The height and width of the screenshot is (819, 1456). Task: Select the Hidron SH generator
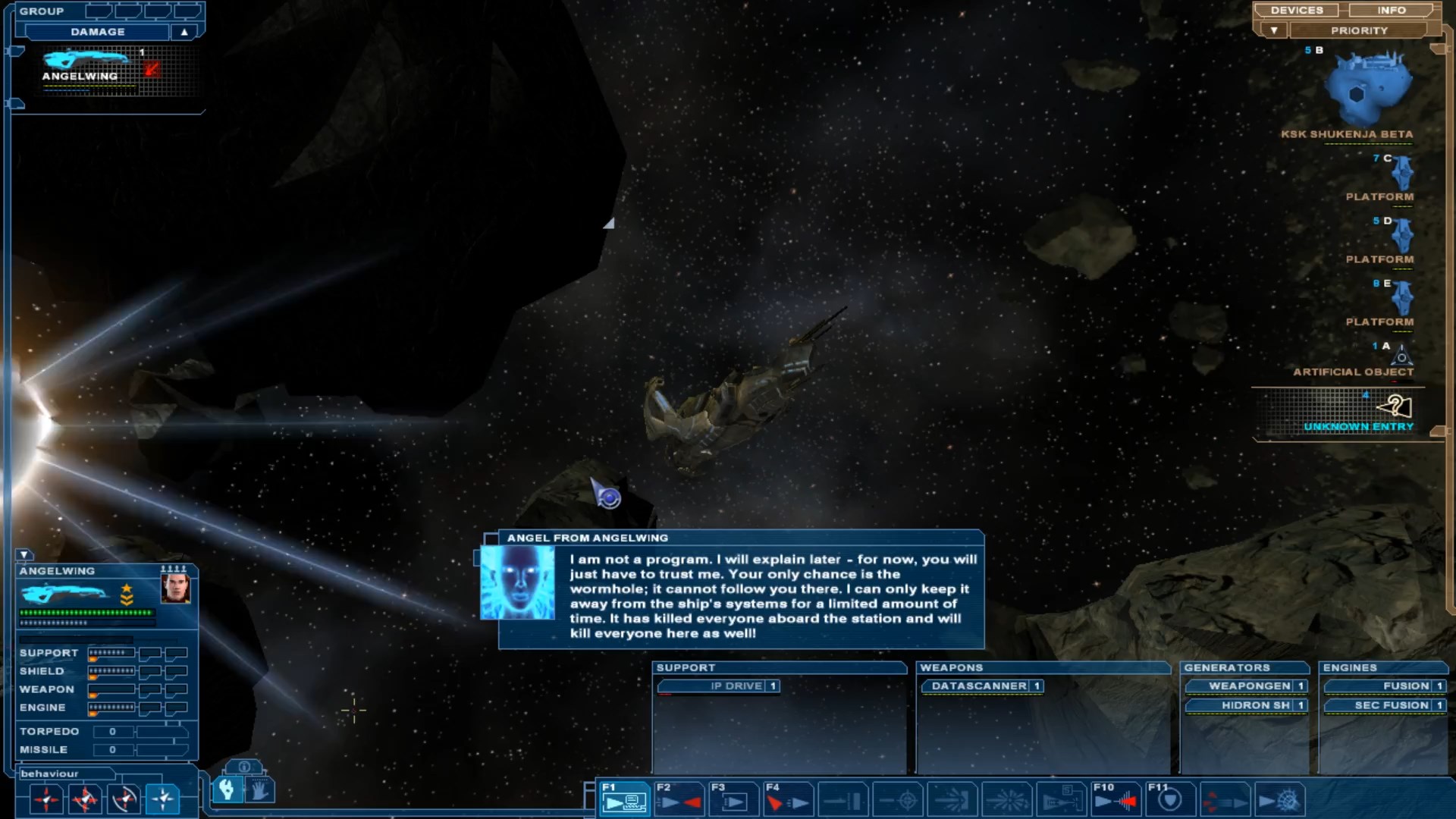click(1255, 705)
